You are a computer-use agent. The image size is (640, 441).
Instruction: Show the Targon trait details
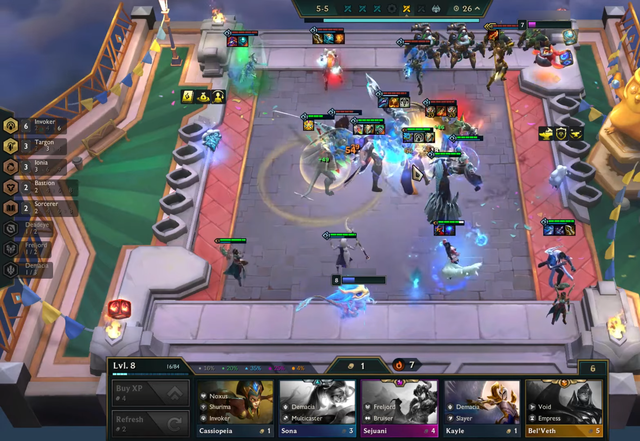[40, 146]
